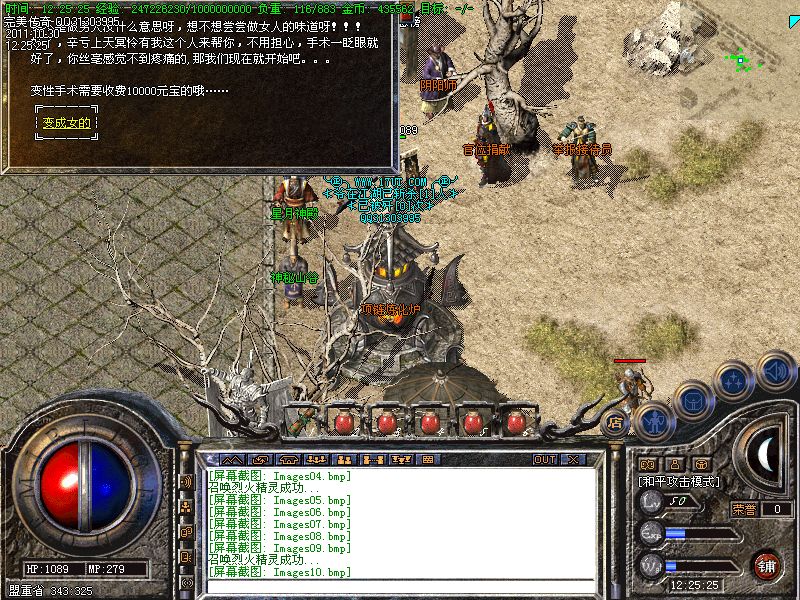Click the OUT button above chat
This screenshot has height=600, width=800.
(544, 459)
